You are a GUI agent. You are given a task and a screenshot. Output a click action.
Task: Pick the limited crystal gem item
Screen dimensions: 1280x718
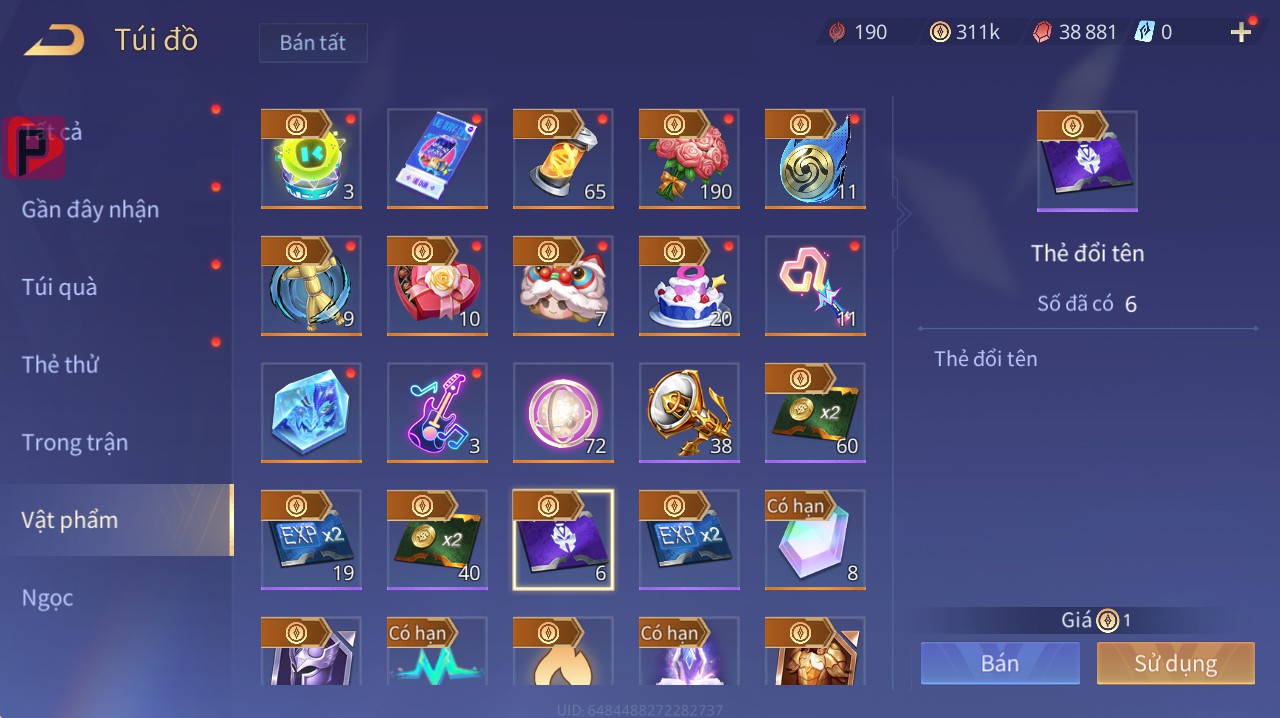(x=815, y=539)
